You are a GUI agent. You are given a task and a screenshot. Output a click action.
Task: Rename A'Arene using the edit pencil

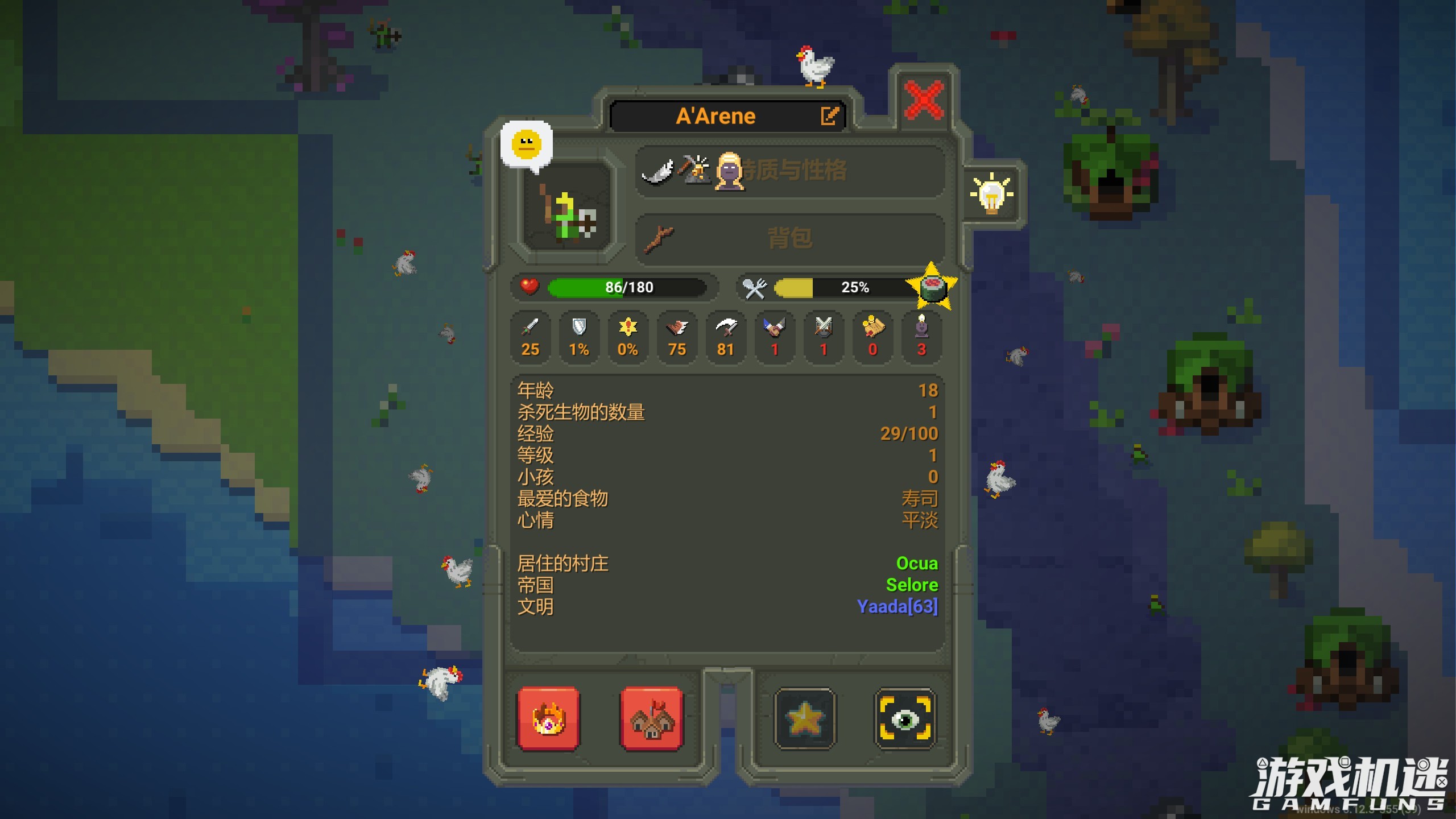point(830,115)
